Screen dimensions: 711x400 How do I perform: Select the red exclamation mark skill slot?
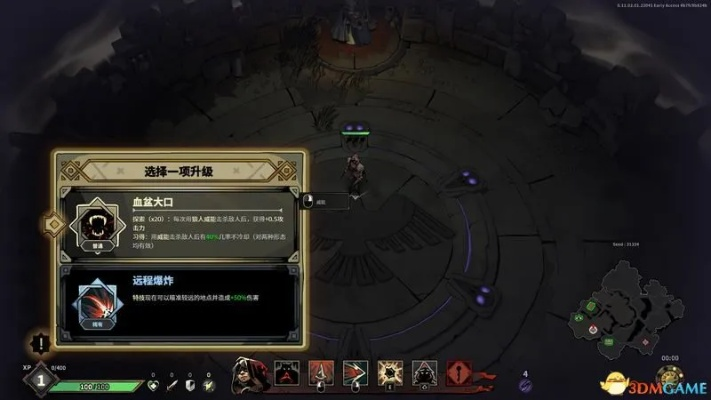tap(458, 372)
